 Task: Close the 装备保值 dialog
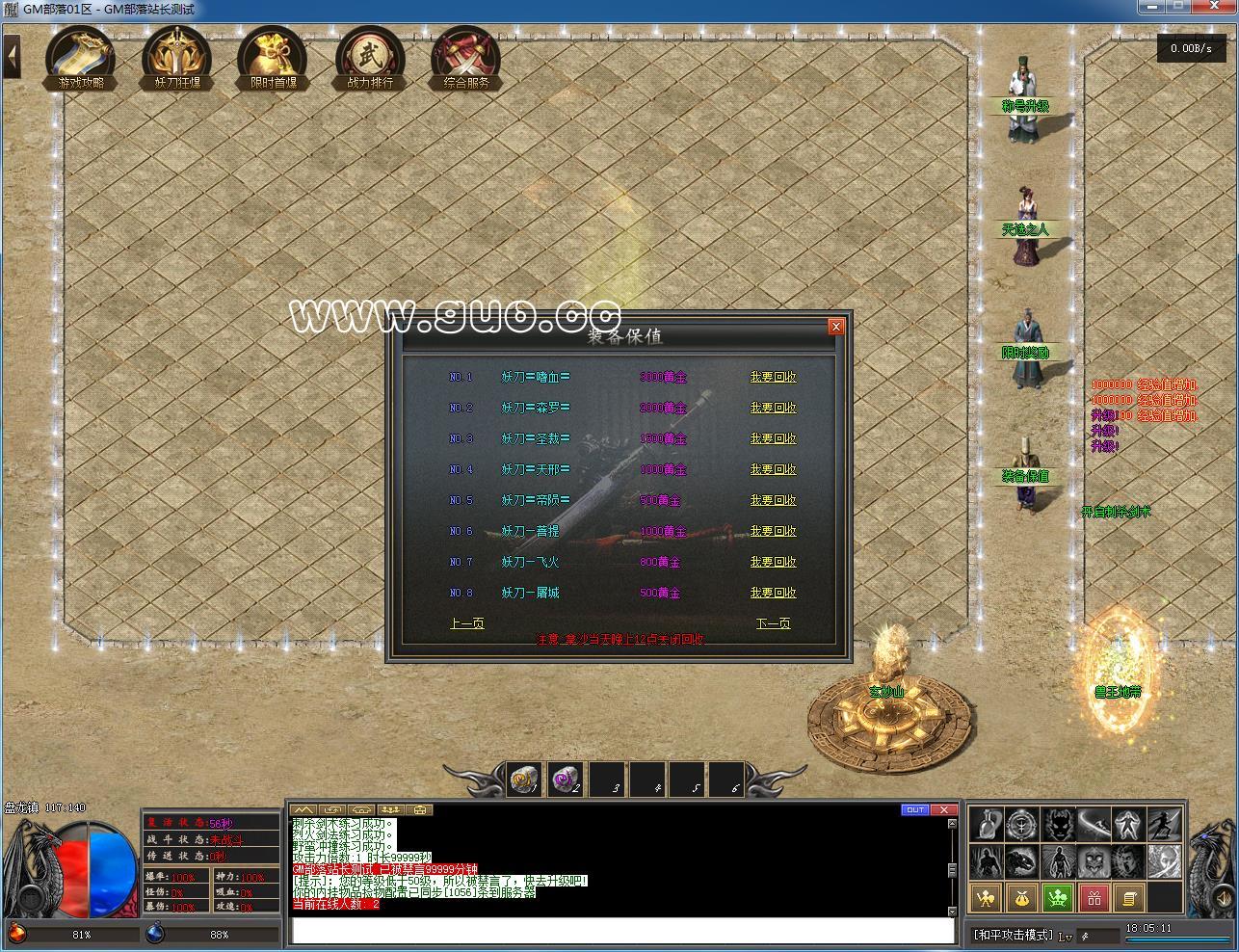(836, 327)
